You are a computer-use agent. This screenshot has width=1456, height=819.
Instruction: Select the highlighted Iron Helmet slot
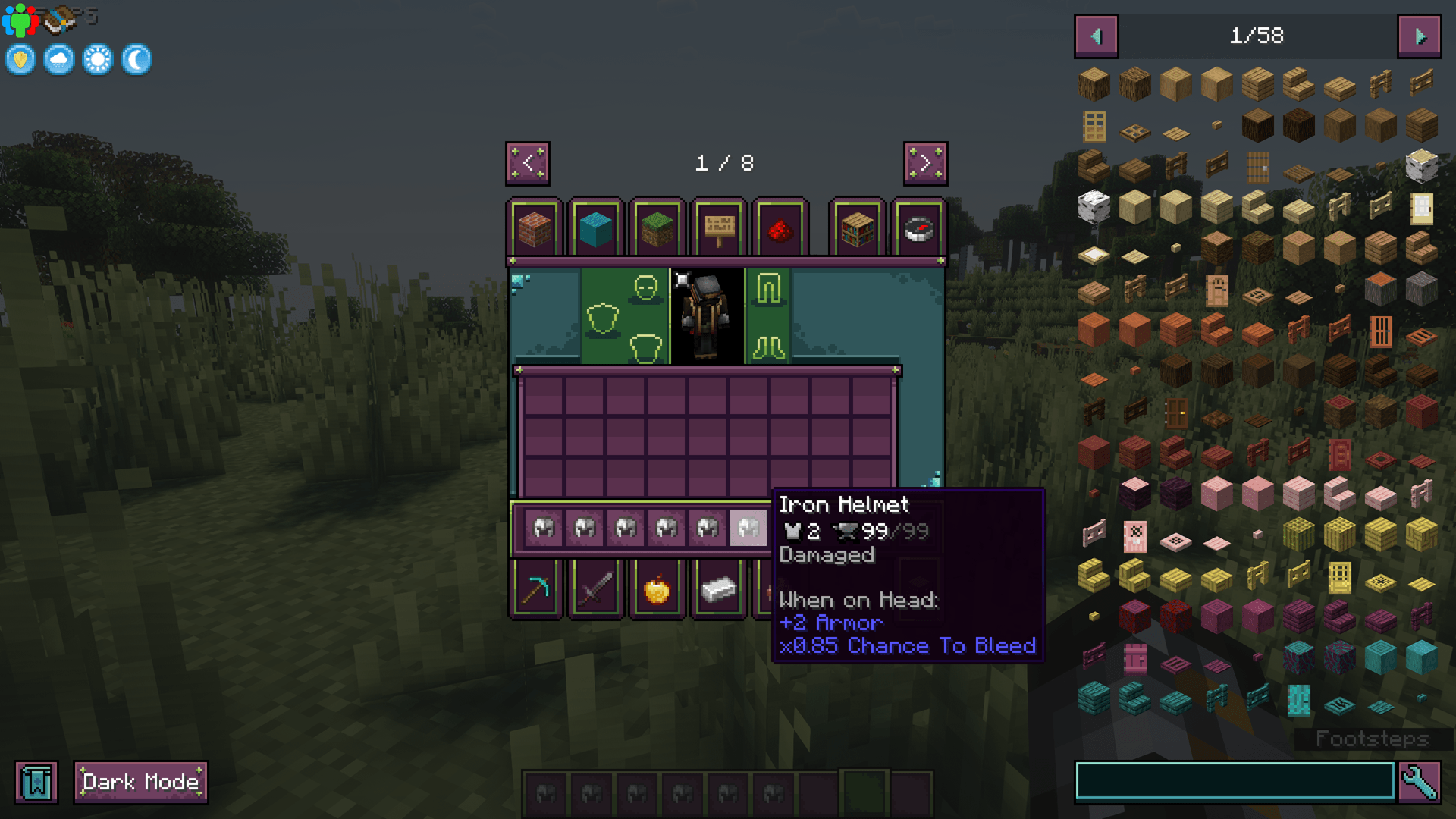[x=748, y=527]
